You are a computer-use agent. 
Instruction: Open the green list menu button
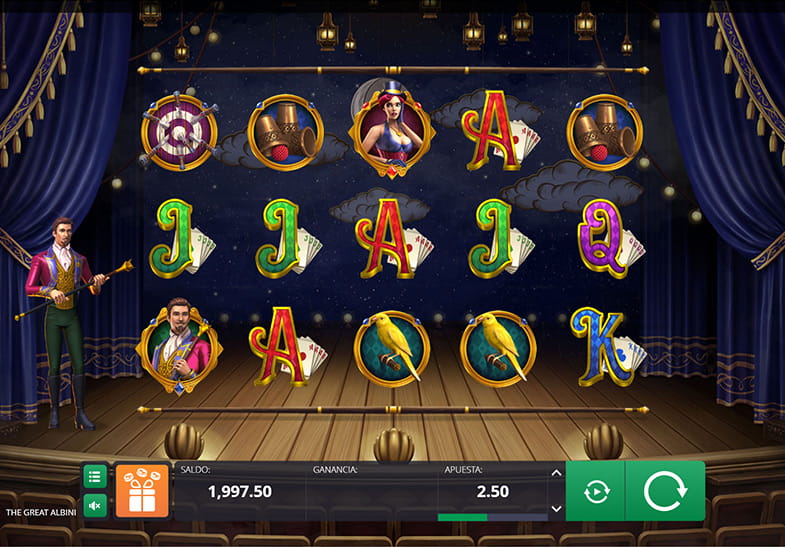95,476
